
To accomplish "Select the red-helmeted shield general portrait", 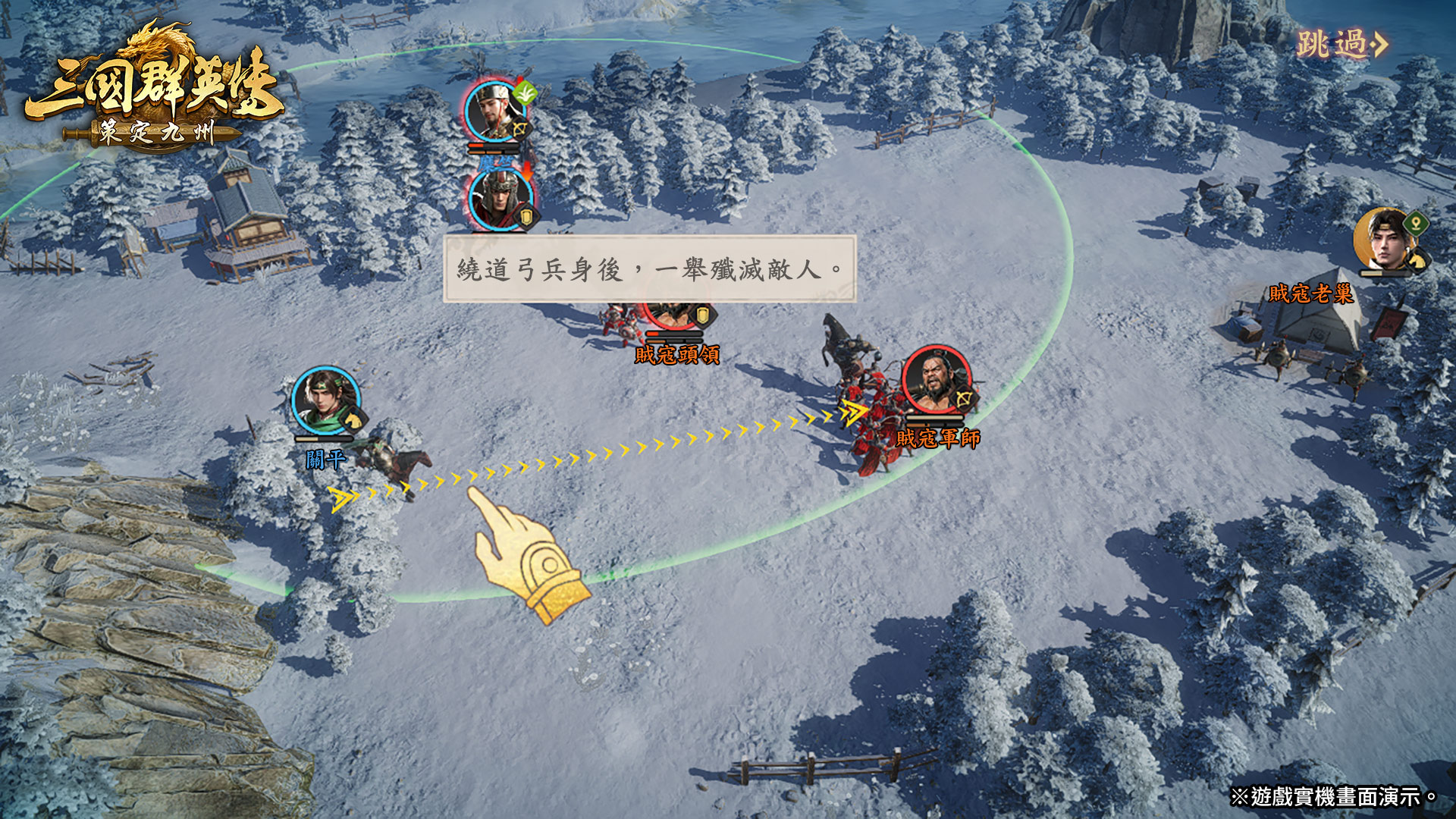I will point(499,200).
